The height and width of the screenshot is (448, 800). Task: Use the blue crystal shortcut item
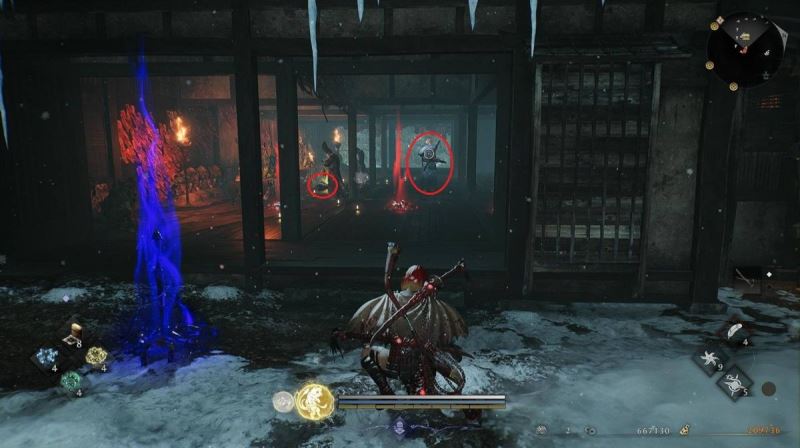pyautogui.click(x=45, y=358)
